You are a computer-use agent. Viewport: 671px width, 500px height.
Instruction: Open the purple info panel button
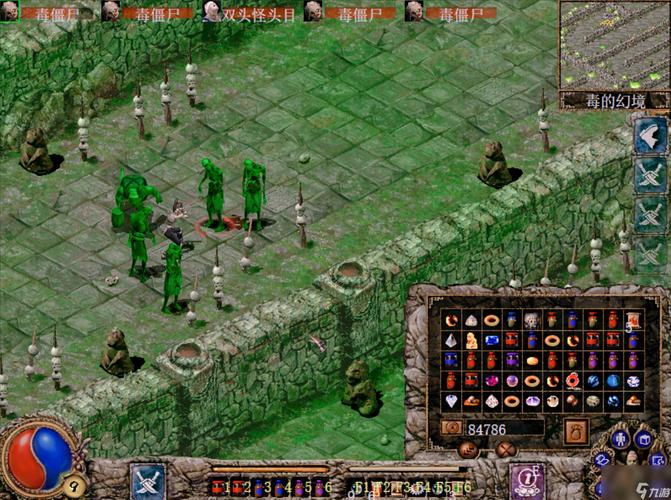526,481
